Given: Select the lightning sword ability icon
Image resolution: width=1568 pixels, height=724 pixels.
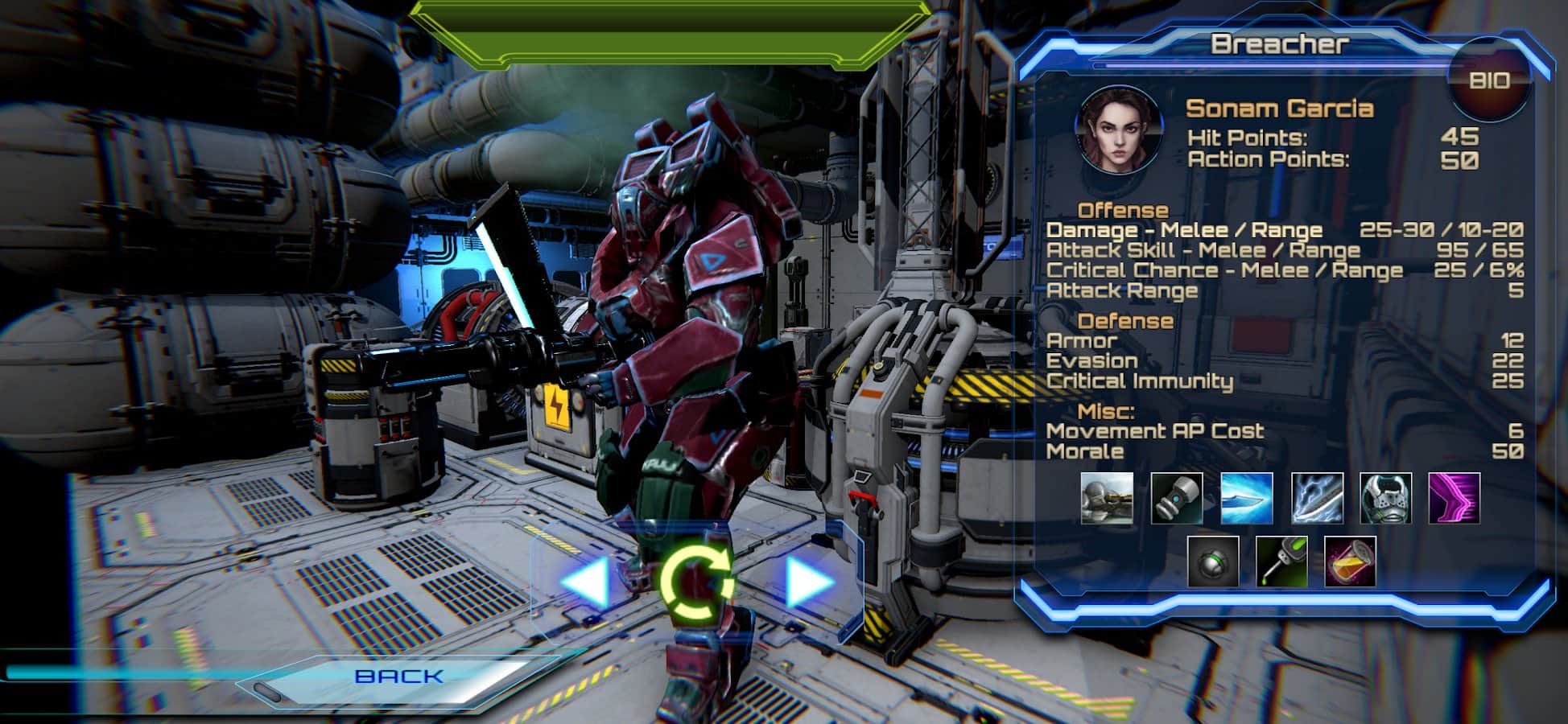Looking at the screenshot, I should [1317, 499].
